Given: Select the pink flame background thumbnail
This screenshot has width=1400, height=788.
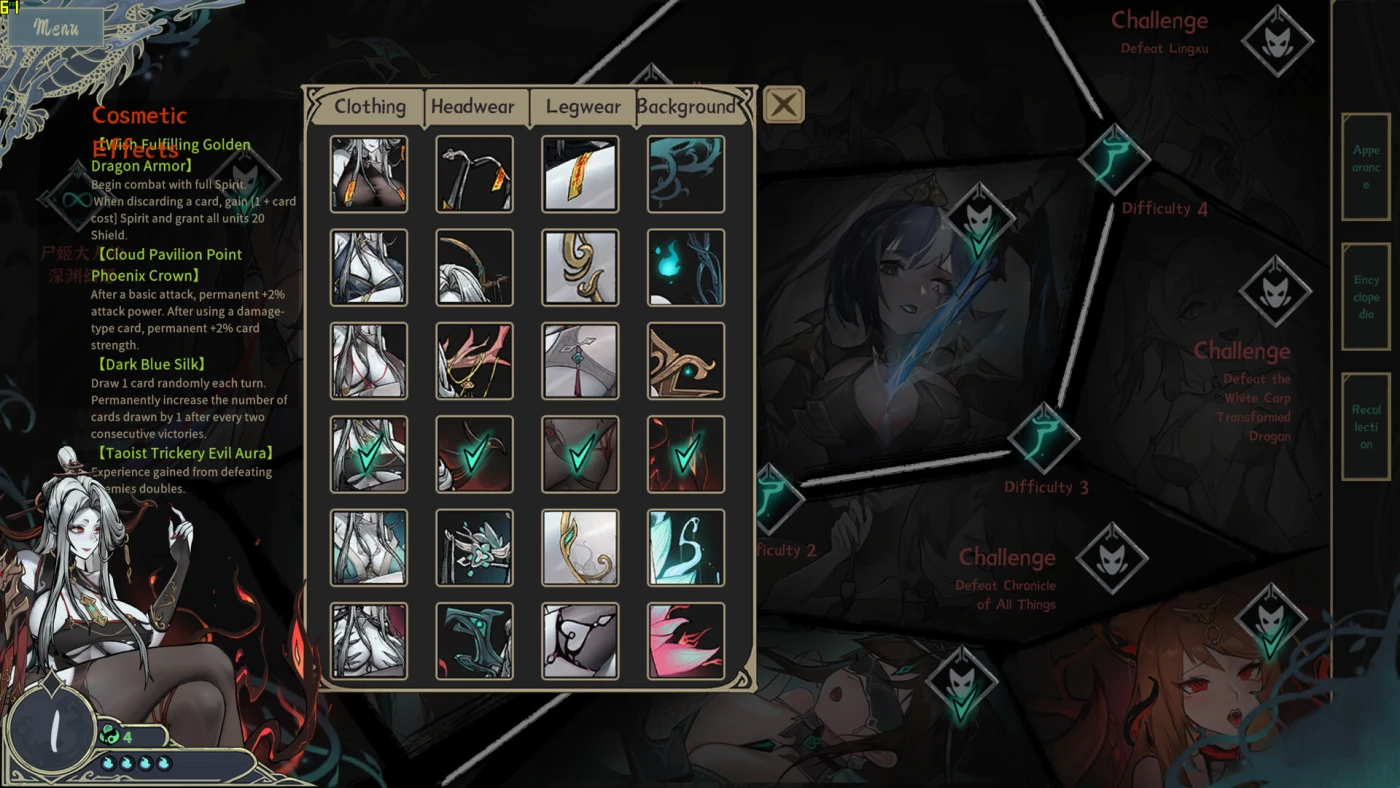Looking at the screenshot, I should click(686, 641).
